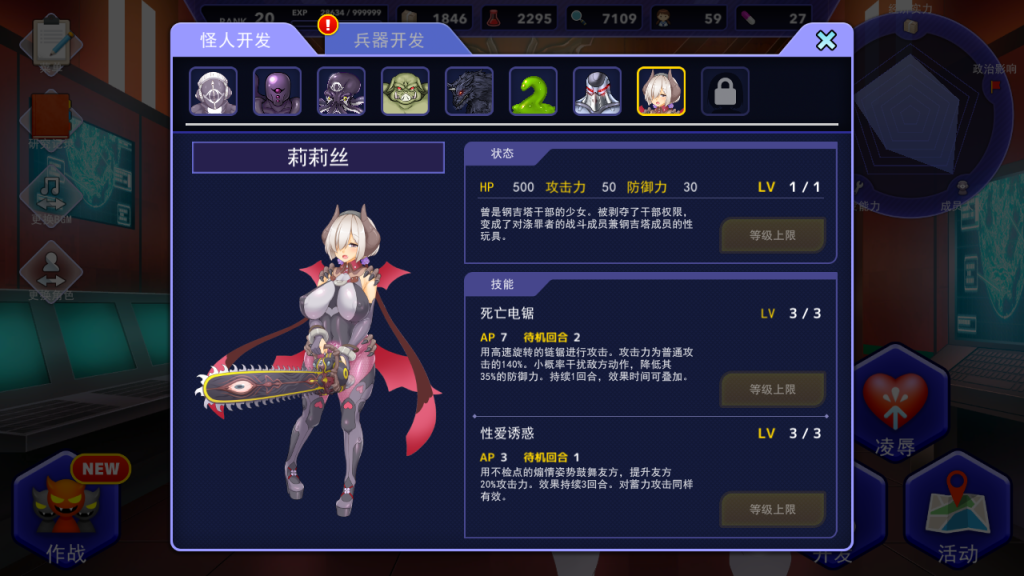Select the 莉莉丝 silver-haired girl portrait

(x=661, y=92)
